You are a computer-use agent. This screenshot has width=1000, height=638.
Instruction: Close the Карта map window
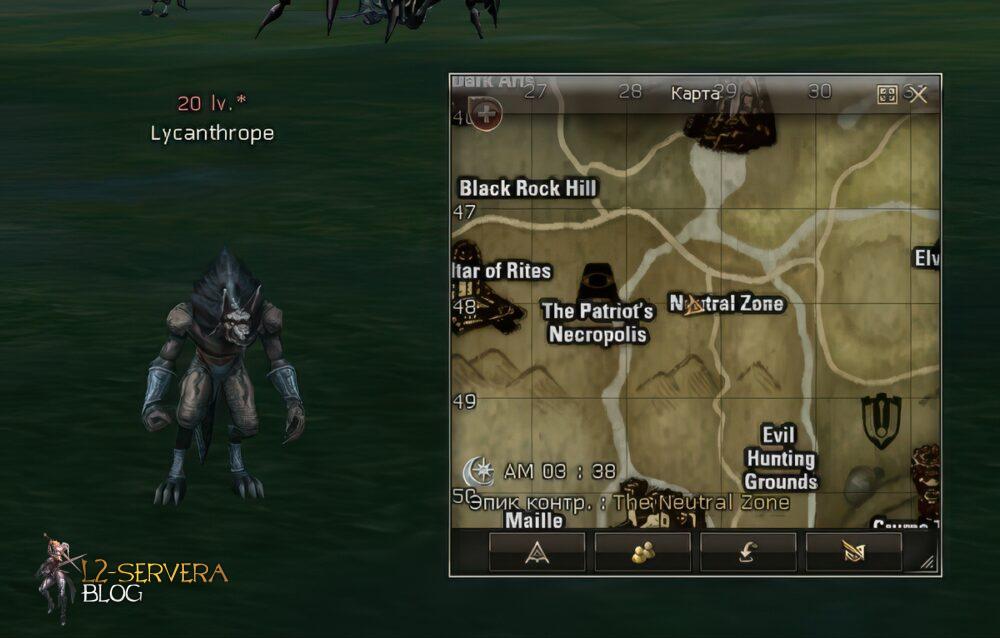[x=919, y=95]
